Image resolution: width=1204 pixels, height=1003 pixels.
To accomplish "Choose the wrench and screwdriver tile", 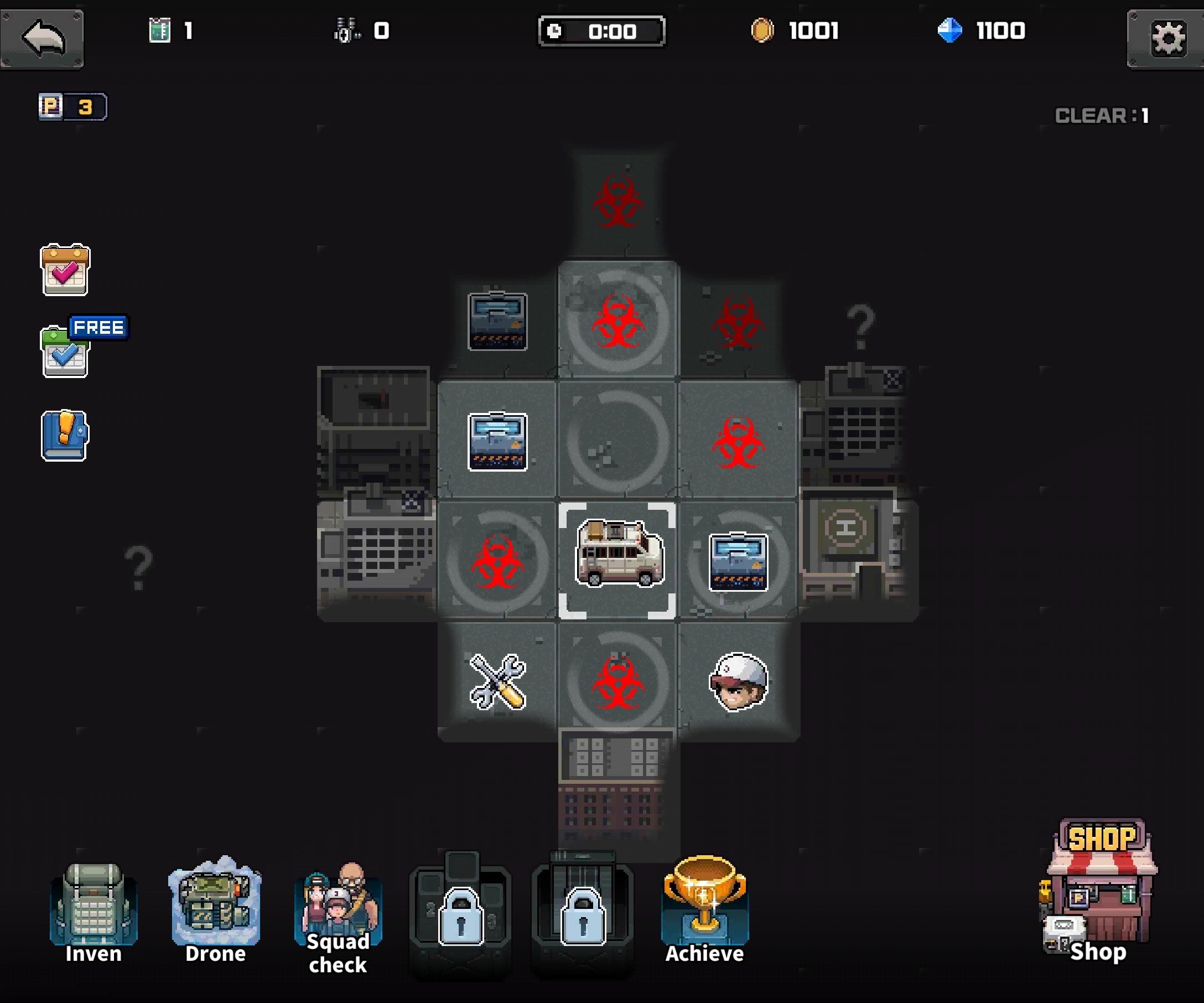I will click(497, 681).
